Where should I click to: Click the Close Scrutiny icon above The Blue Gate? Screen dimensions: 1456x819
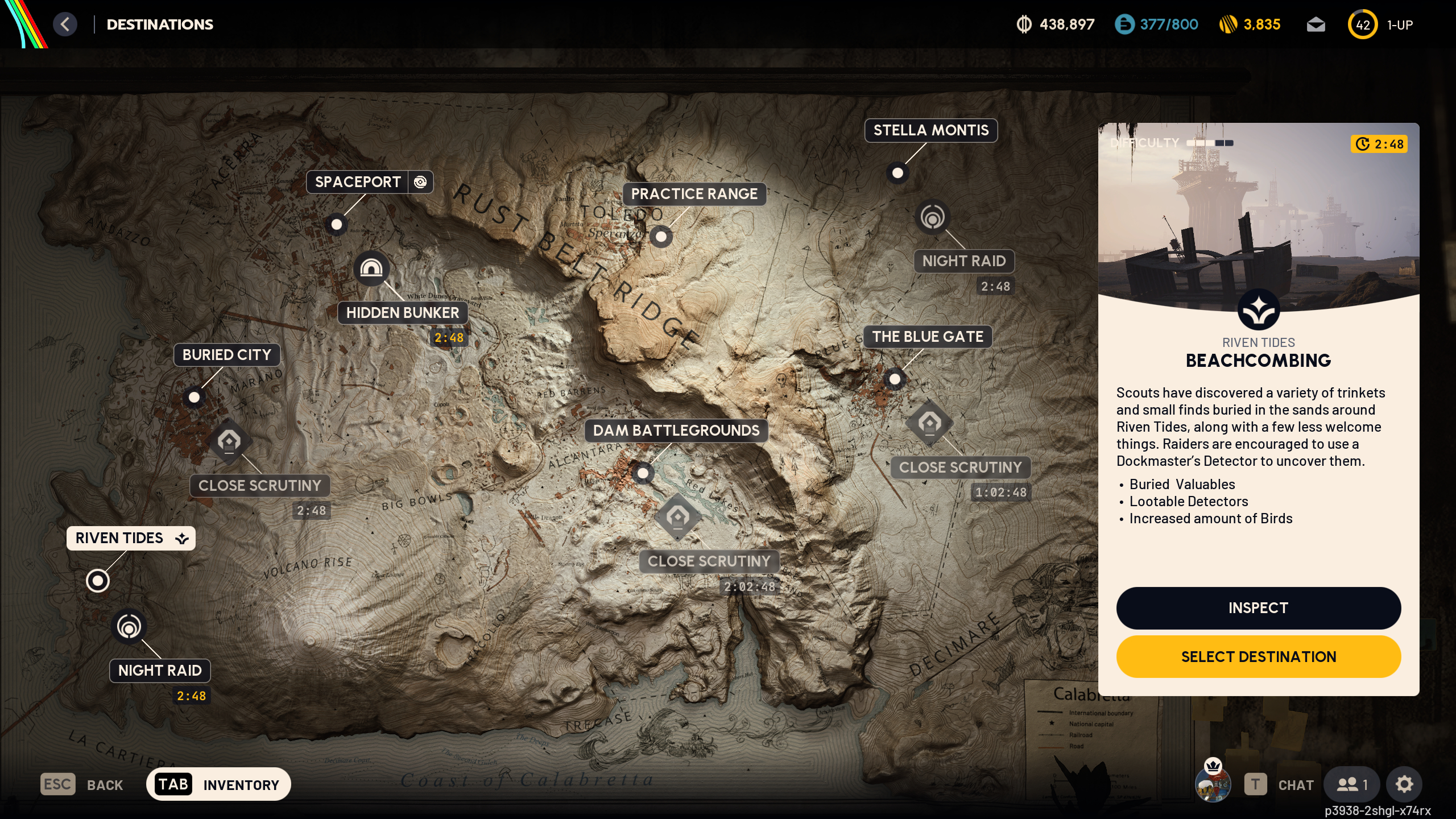(931, 424)
